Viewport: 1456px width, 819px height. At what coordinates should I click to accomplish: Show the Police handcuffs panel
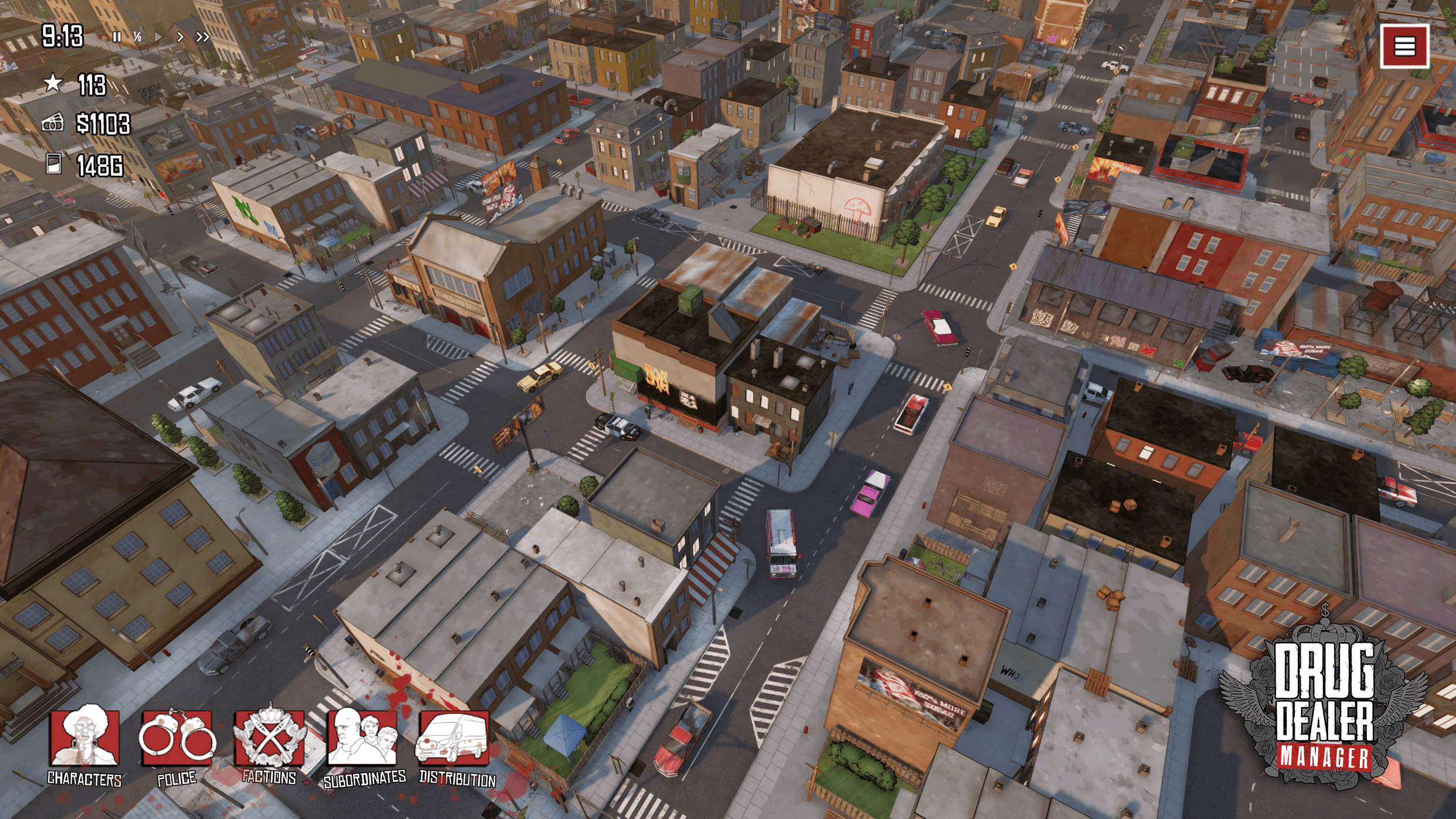(x=176, y=739)
